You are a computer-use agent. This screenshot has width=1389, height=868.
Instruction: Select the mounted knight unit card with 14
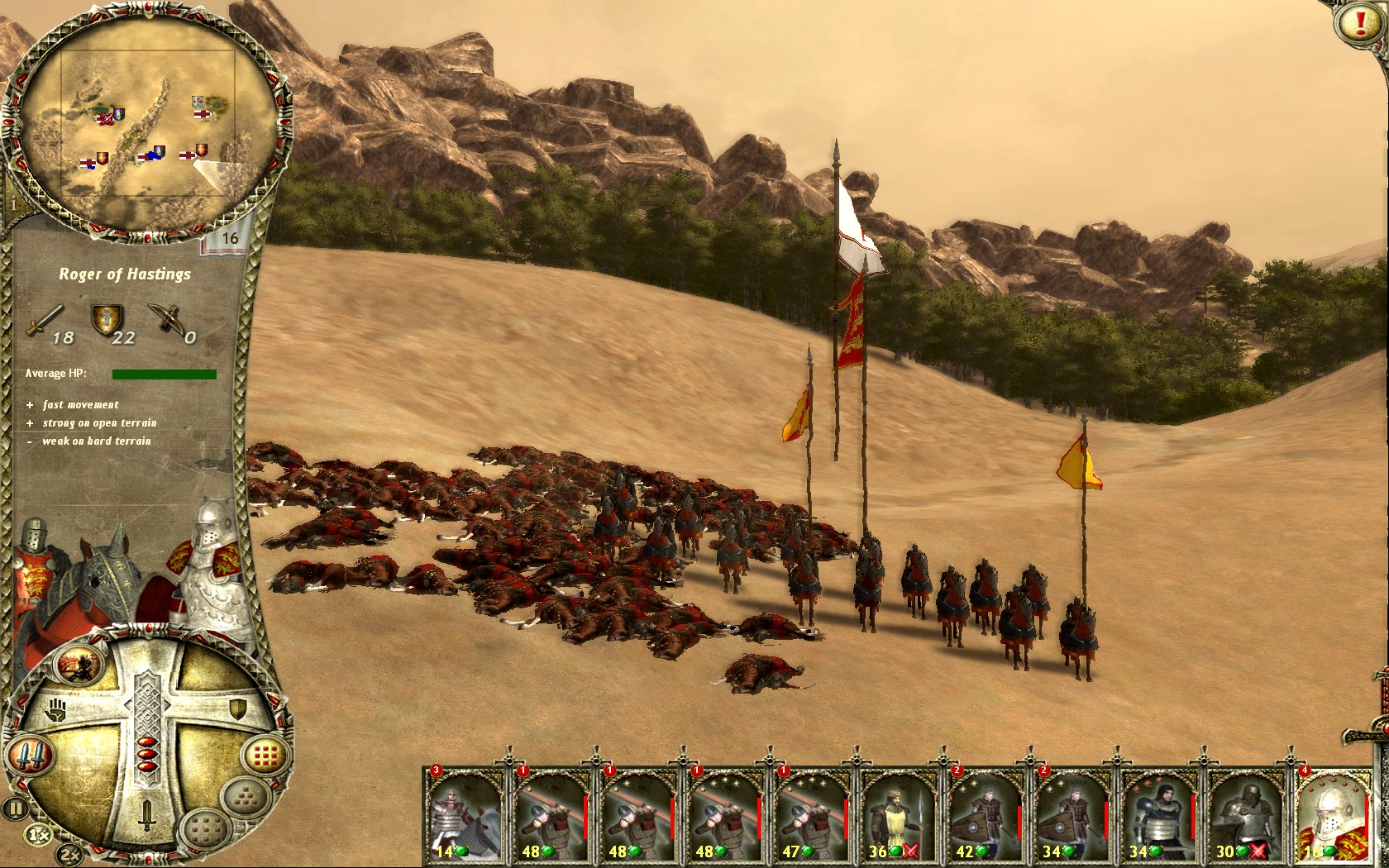pos(465,814)
